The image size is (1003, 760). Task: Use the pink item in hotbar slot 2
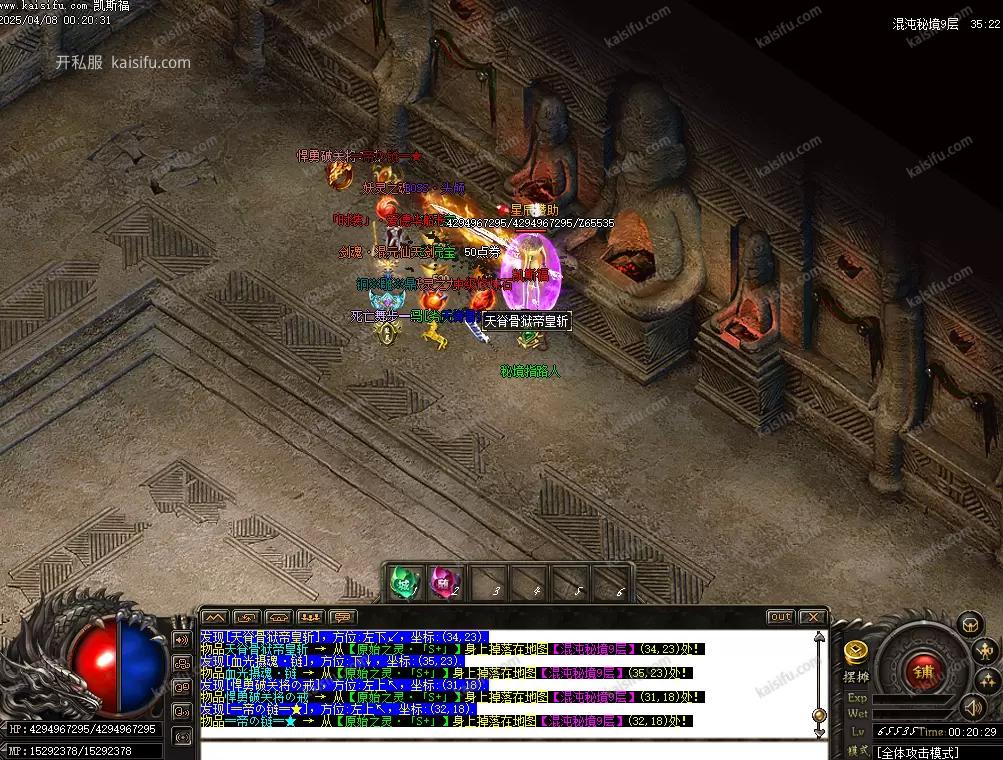(443, 582)
